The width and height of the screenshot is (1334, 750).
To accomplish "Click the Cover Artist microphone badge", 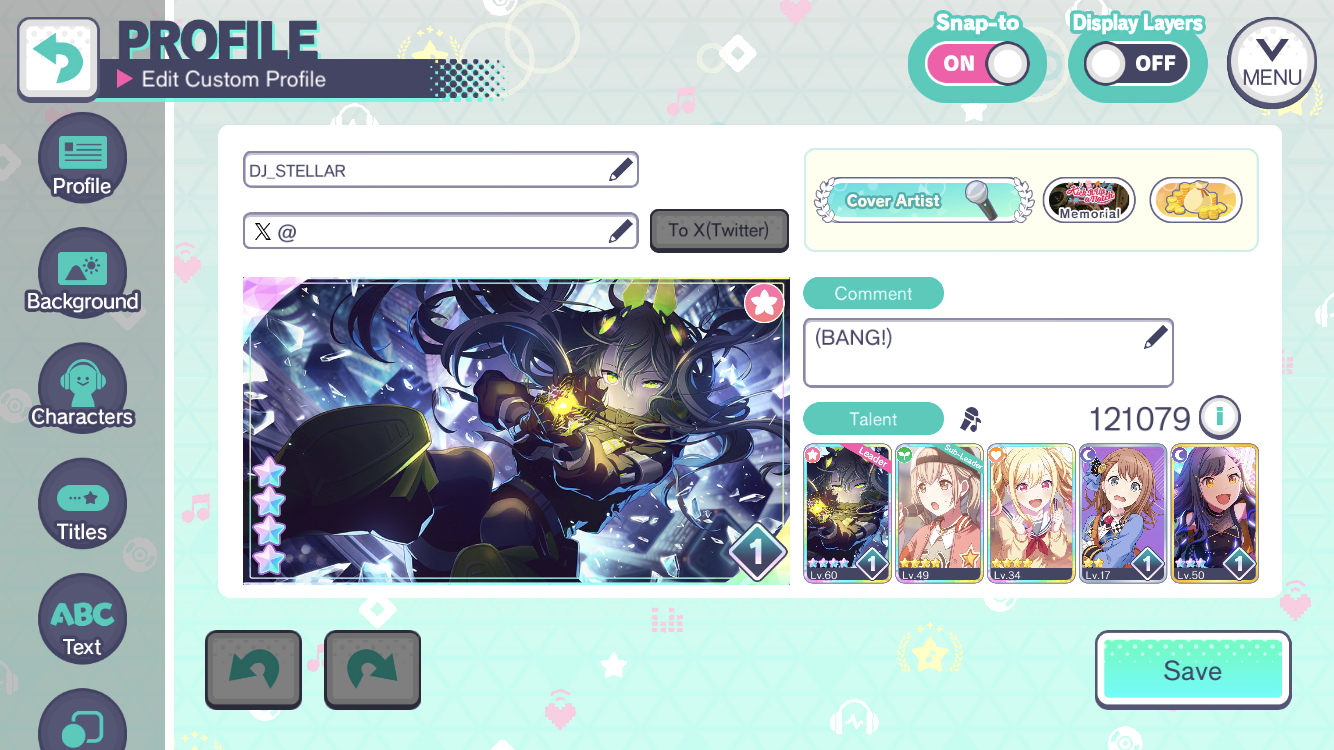I will click(x=920, y=200).
